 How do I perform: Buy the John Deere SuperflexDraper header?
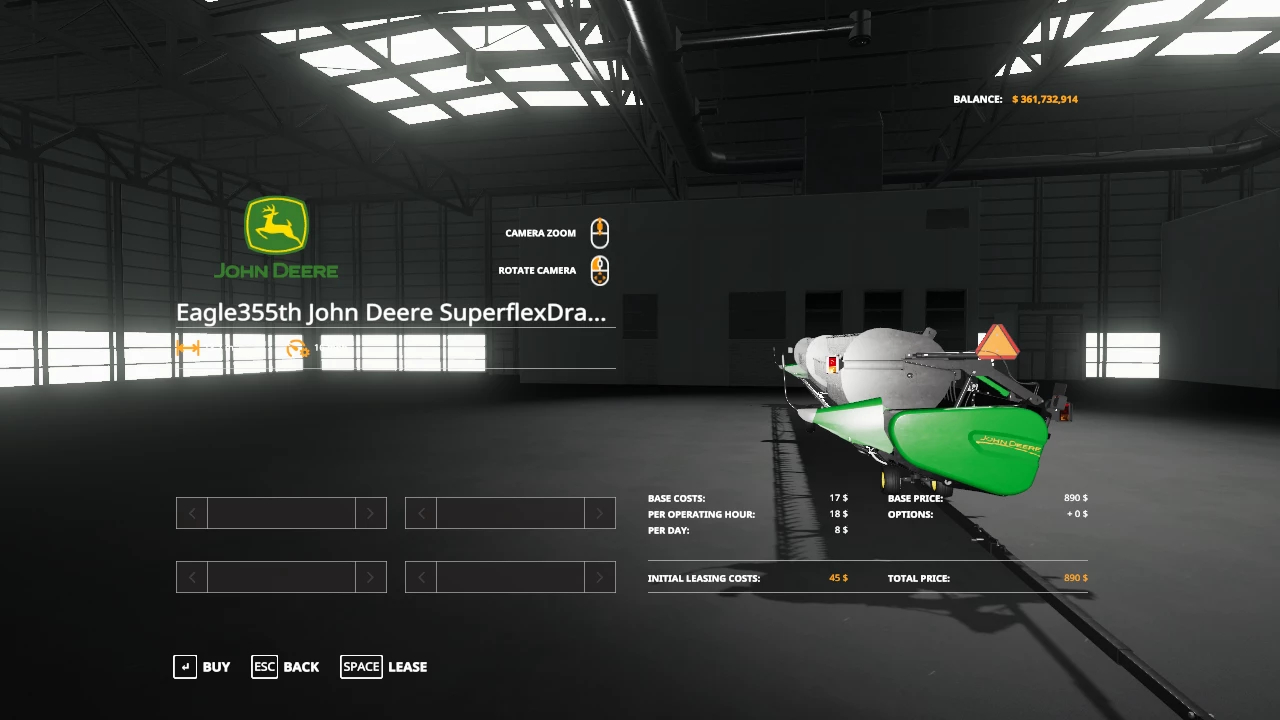(x=202, y=667)
